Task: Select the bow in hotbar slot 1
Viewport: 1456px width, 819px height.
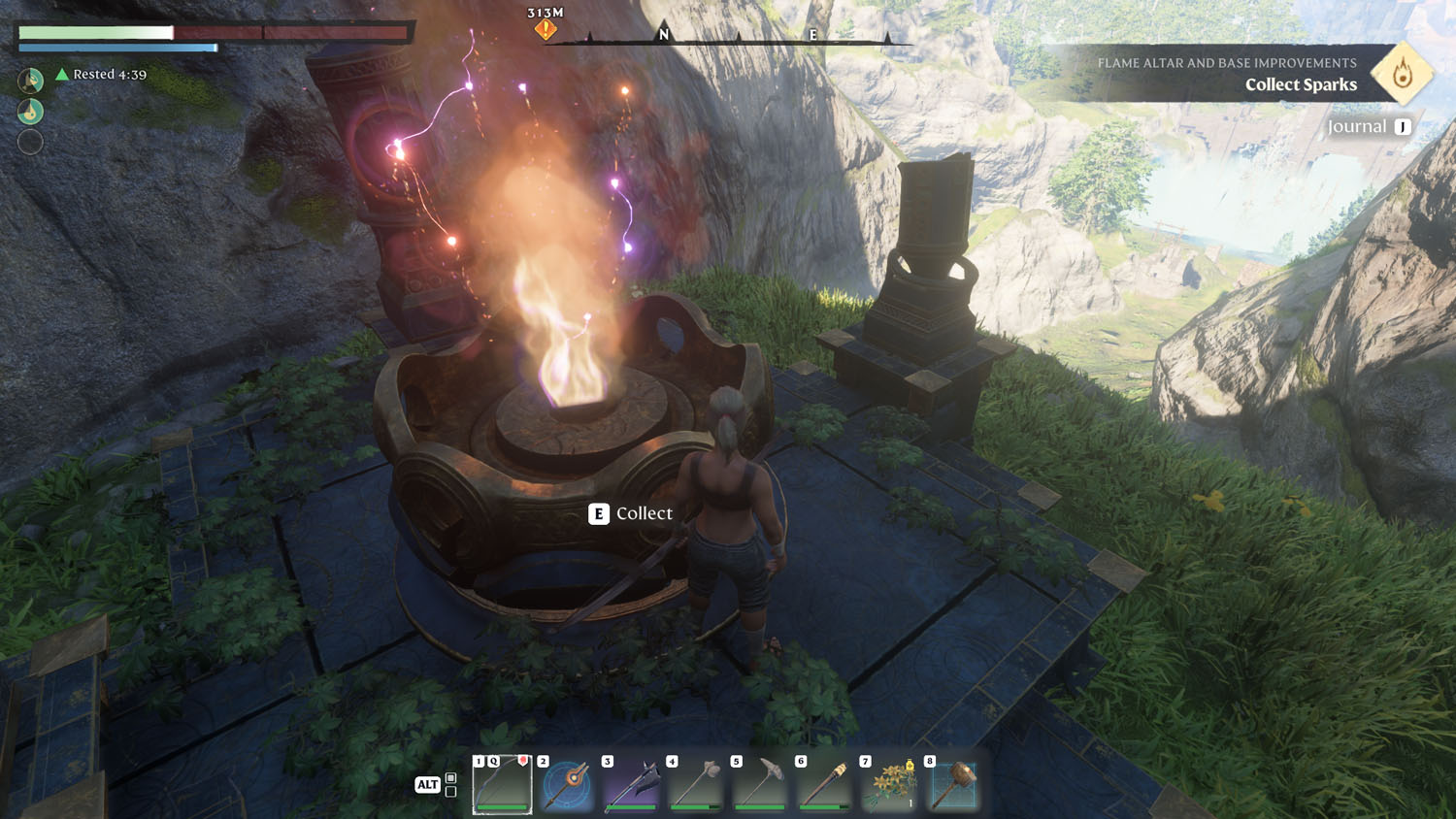Action: click(503, 784)
